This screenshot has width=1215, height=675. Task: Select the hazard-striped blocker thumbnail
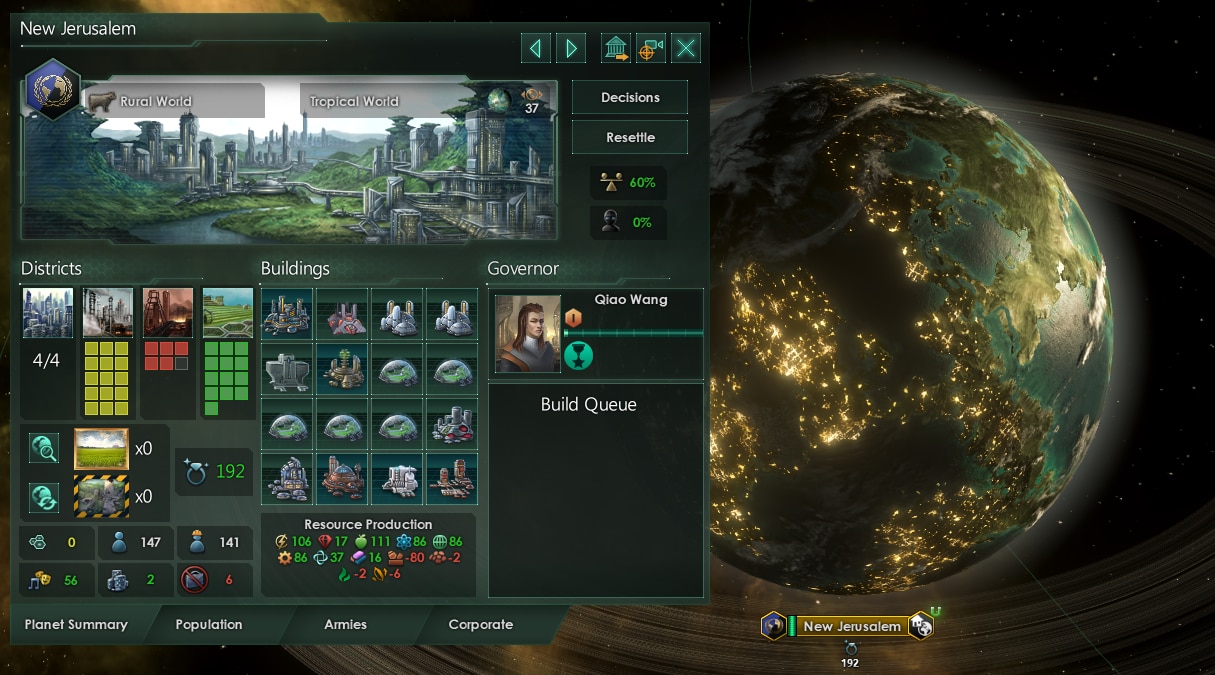101,495
